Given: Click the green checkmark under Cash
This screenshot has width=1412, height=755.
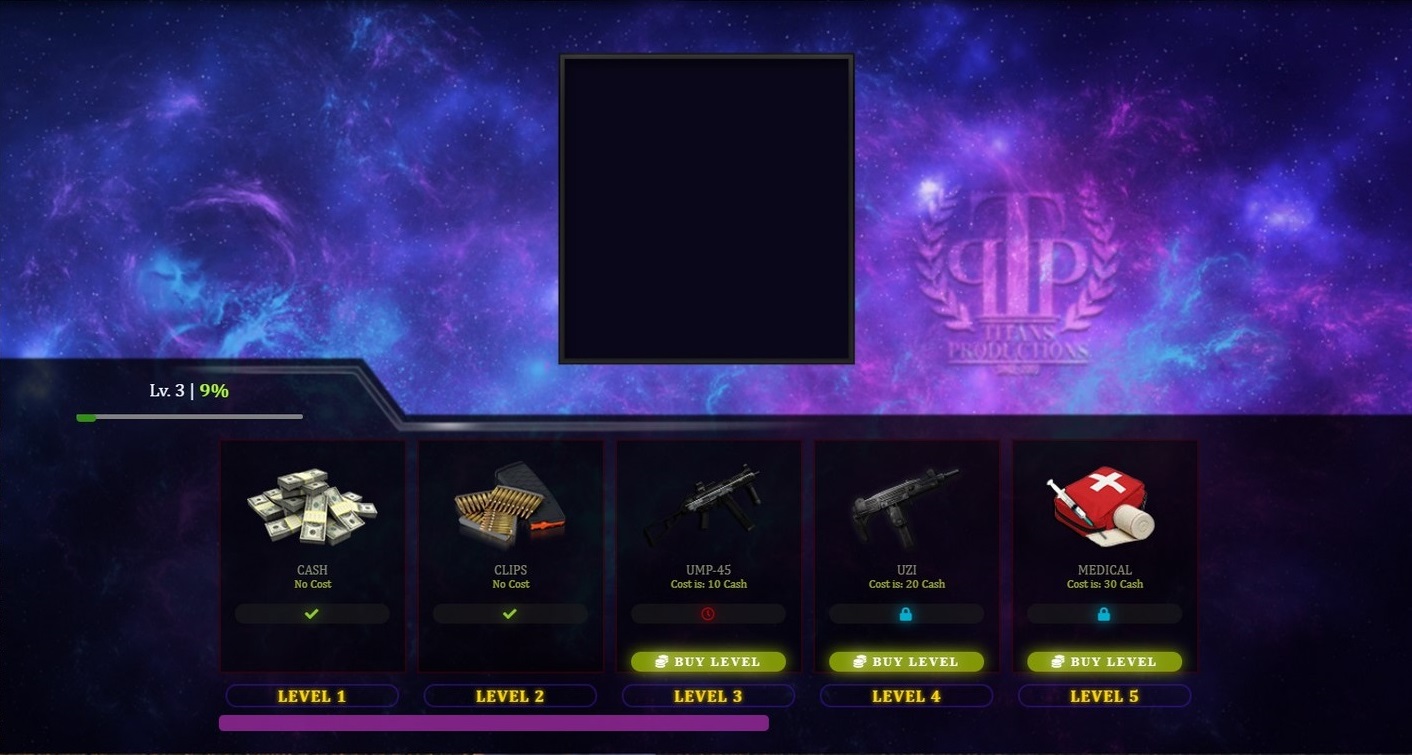Looking at the screenshot, I should tap(312, 613).
